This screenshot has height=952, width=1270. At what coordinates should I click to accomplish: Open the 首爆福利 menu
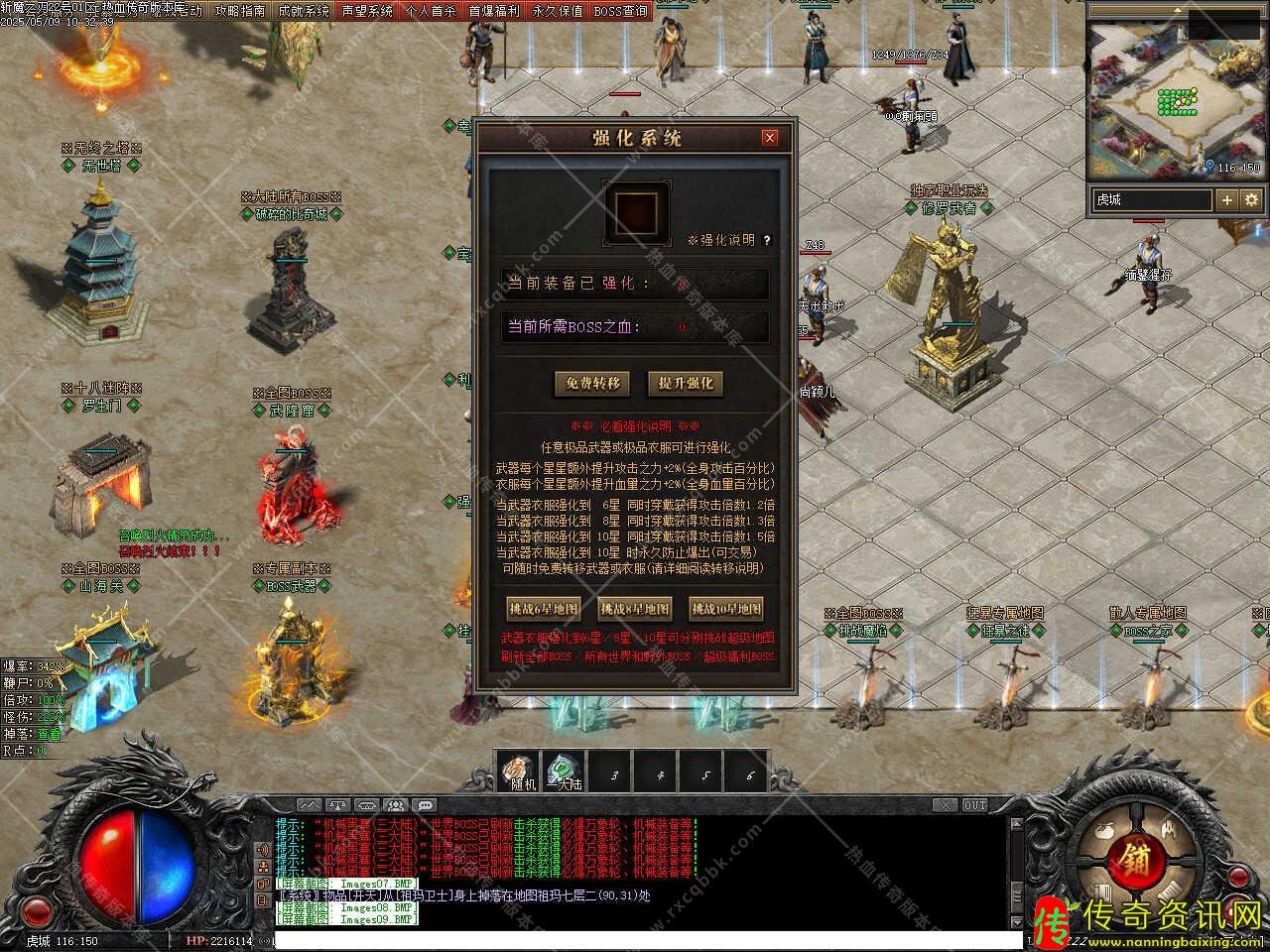coord(494,11)
